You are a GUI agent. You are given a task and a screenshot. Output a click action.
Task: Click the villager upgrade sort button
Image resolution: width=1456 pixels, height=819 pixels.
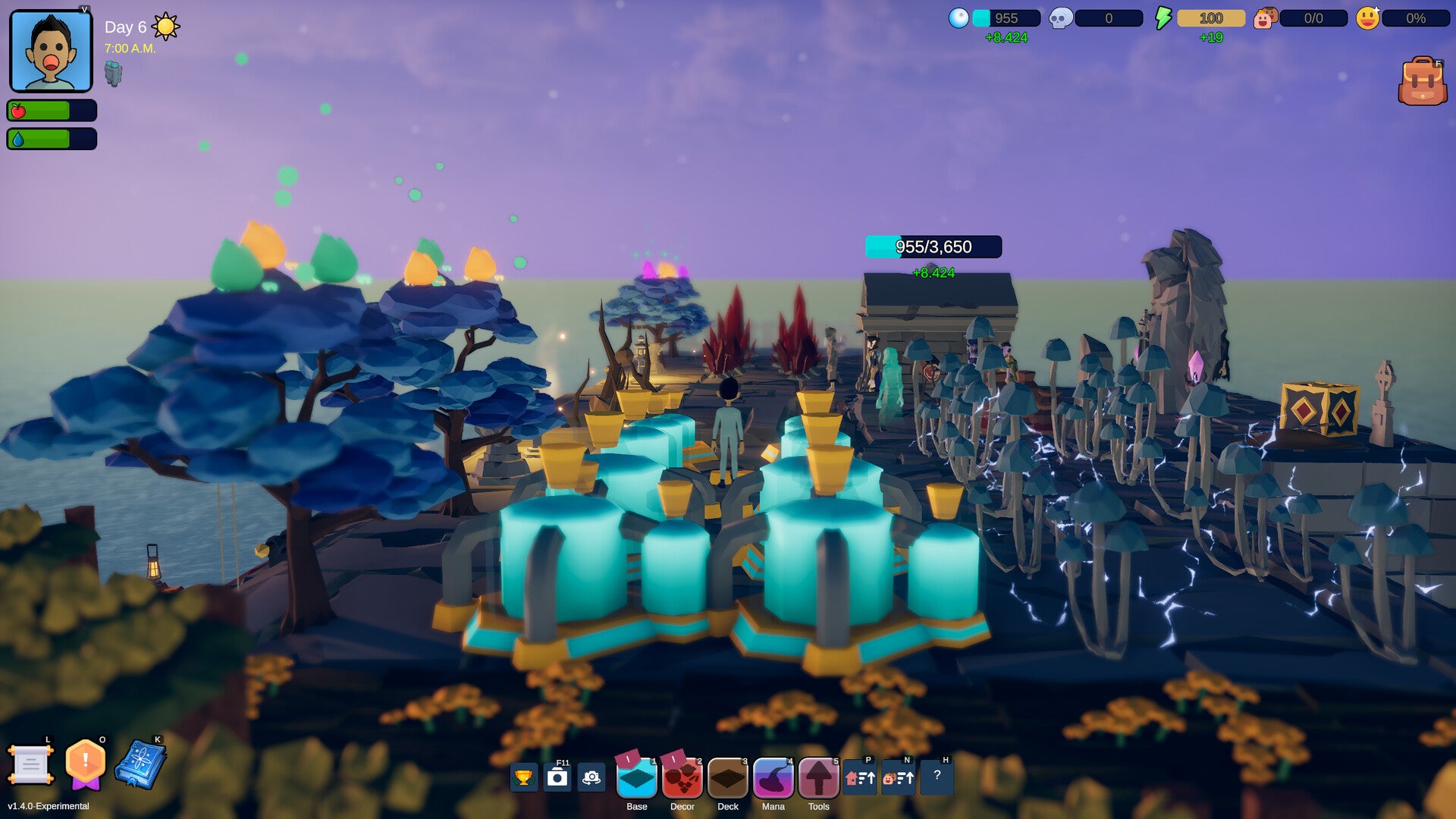pos(899,777)
